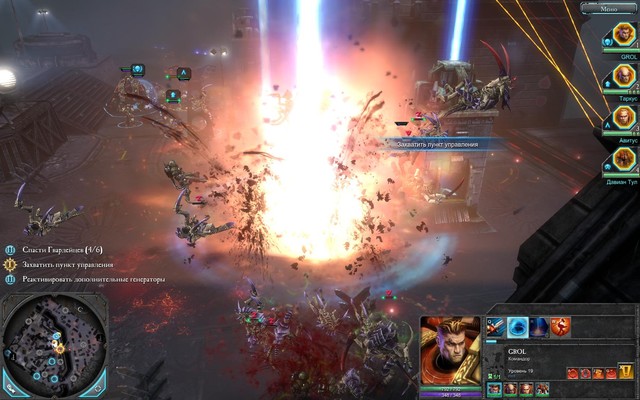640x400 pixels.
Task: Activate the blue light beam ability
Action: pyautogui.click(x=538, y=326)
